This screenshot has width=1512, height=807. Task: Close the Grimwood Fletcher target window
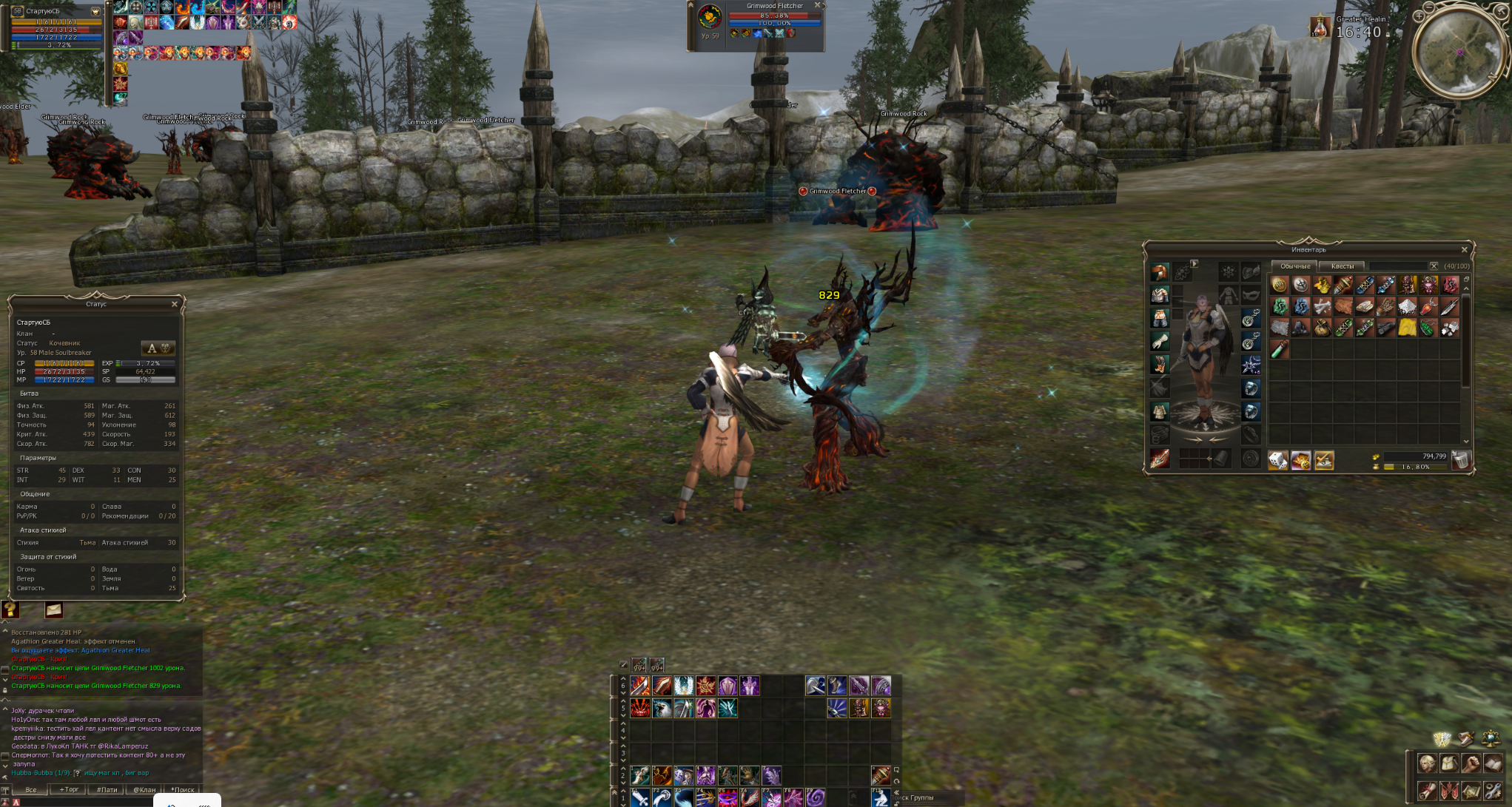(x=818, y=6)
